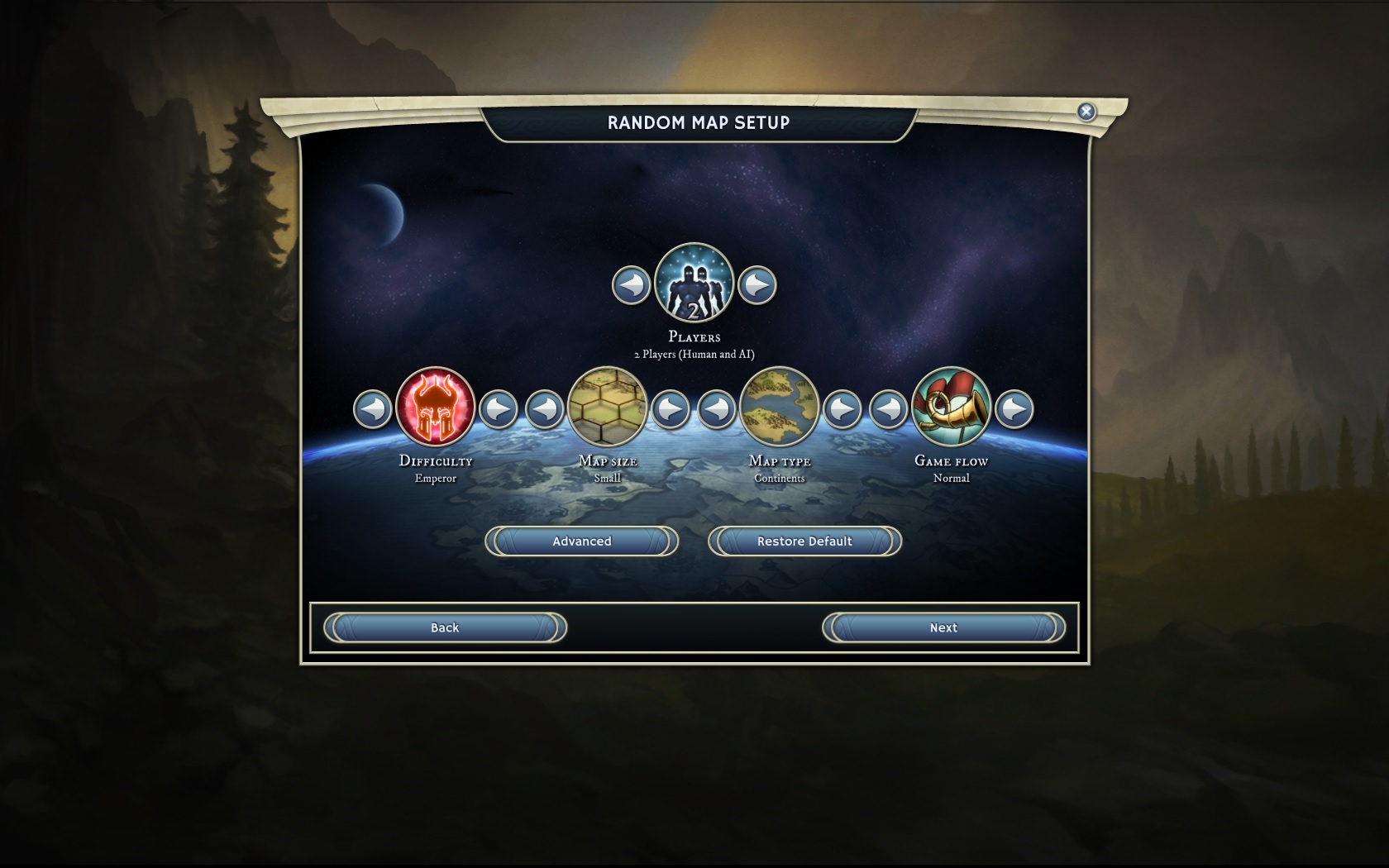Click the Game Flow horn icon

[952, 407]
